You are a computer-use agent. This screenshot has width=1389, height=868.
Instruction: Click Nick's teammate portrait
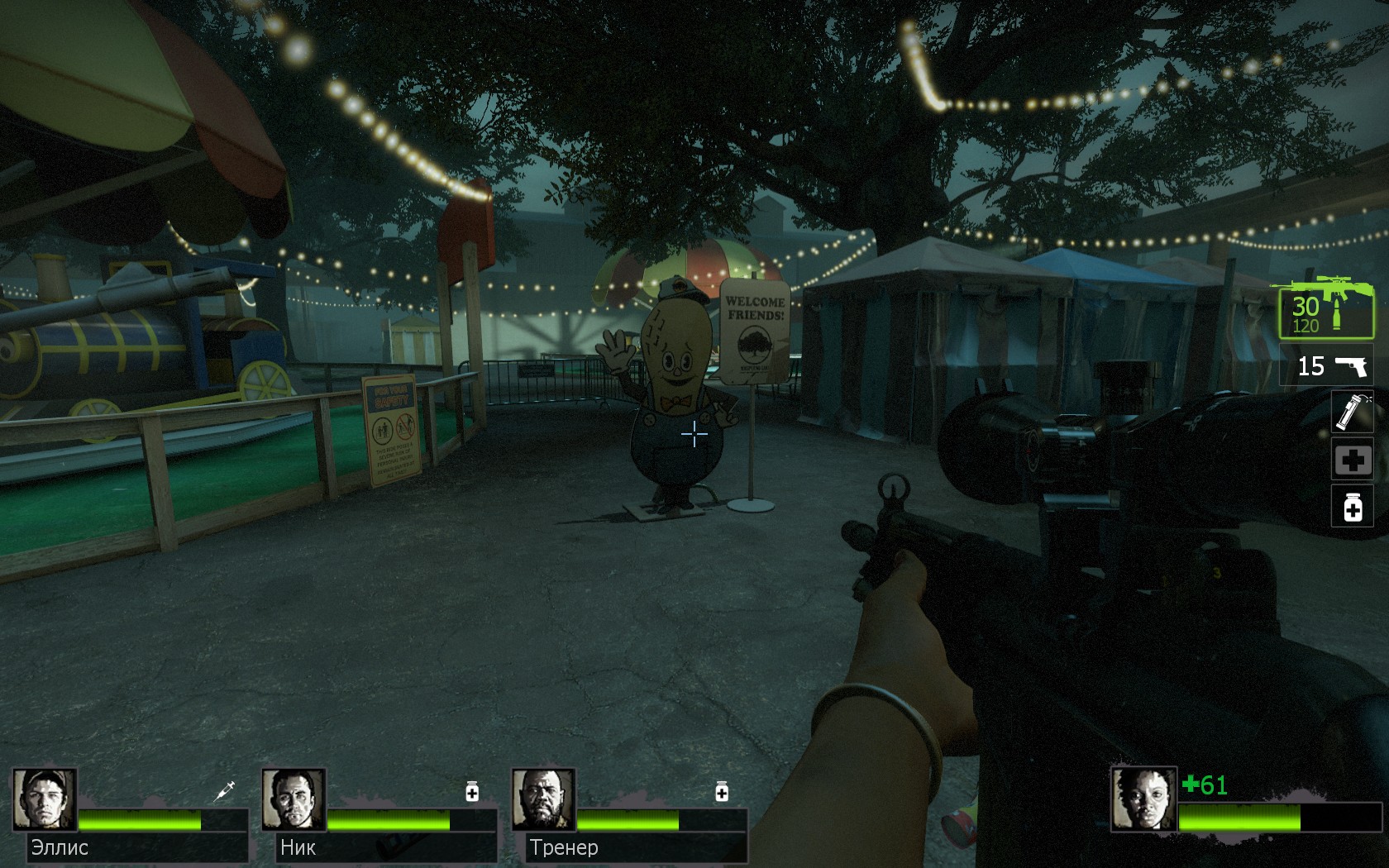coord(294,799)
